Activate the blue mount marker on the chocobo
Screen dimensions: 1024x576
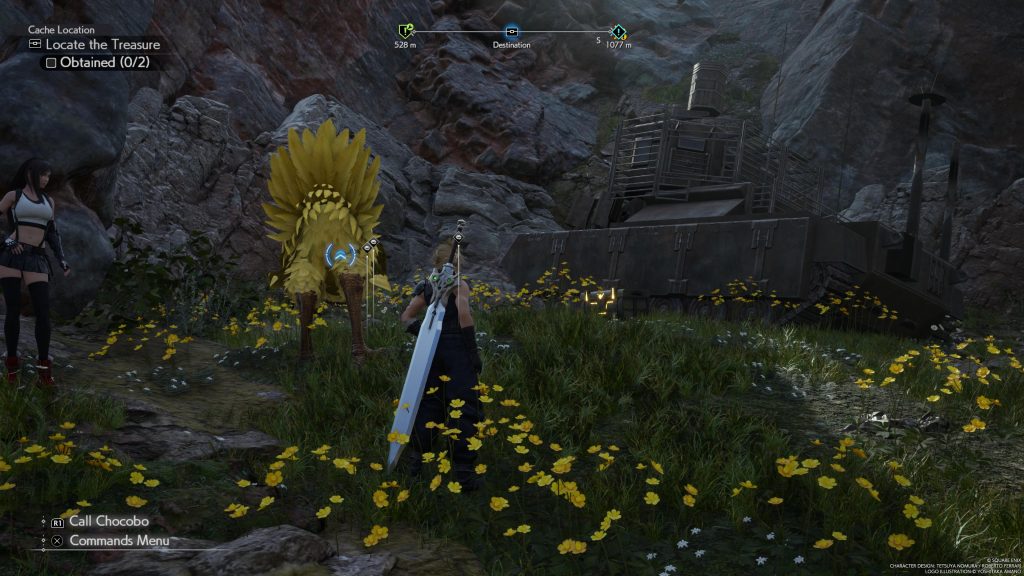point(341,257)
